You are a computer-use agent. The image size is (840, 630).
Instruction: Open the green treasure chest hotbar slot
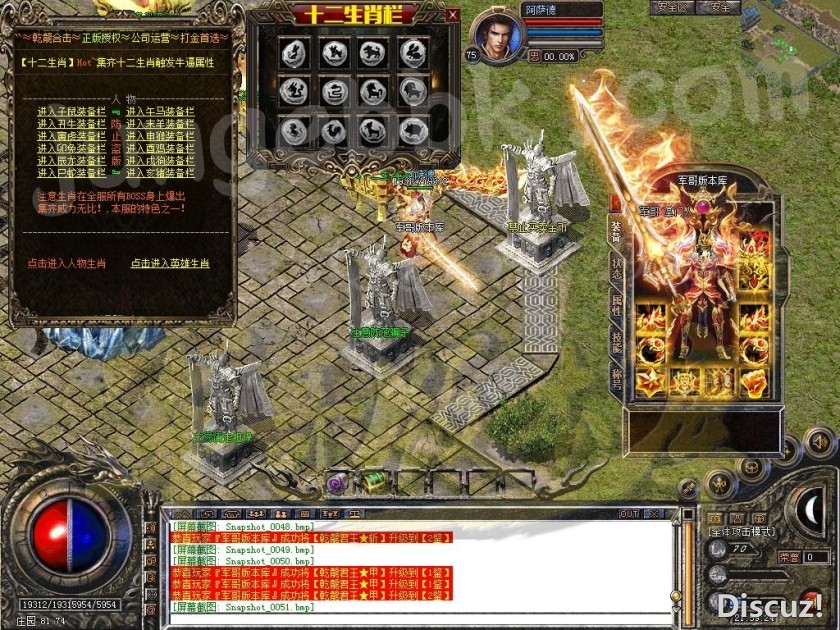click(x=375, y=482)
